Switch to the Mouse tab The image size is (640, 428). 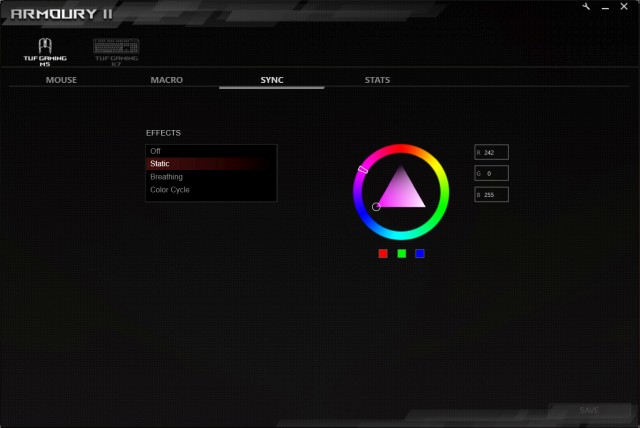pyautogui.click(x=61, y=80)
